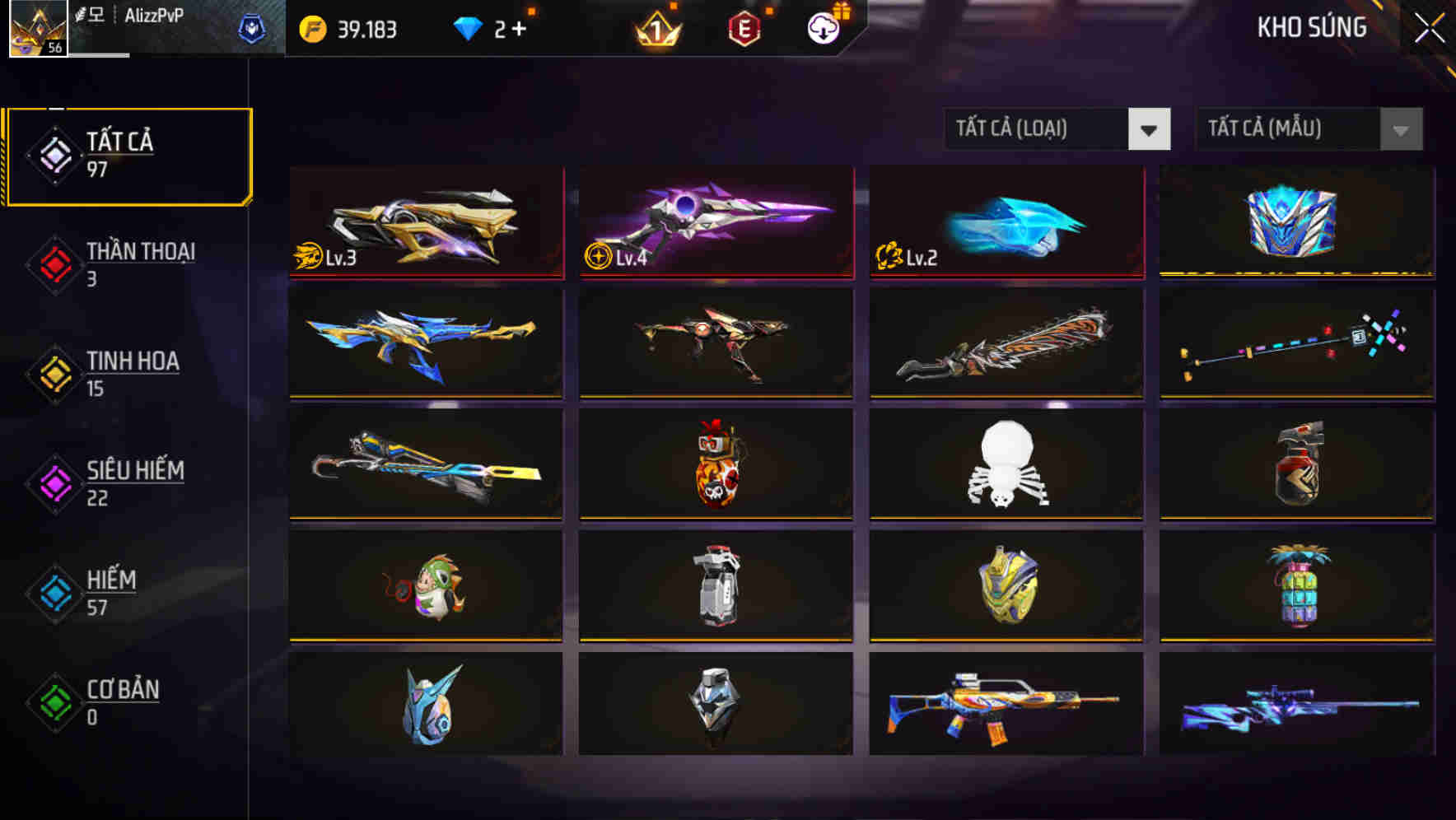Select the Lv.3 golden weapon skin
Screen dimensions: 1456x820
coord(425,222)
